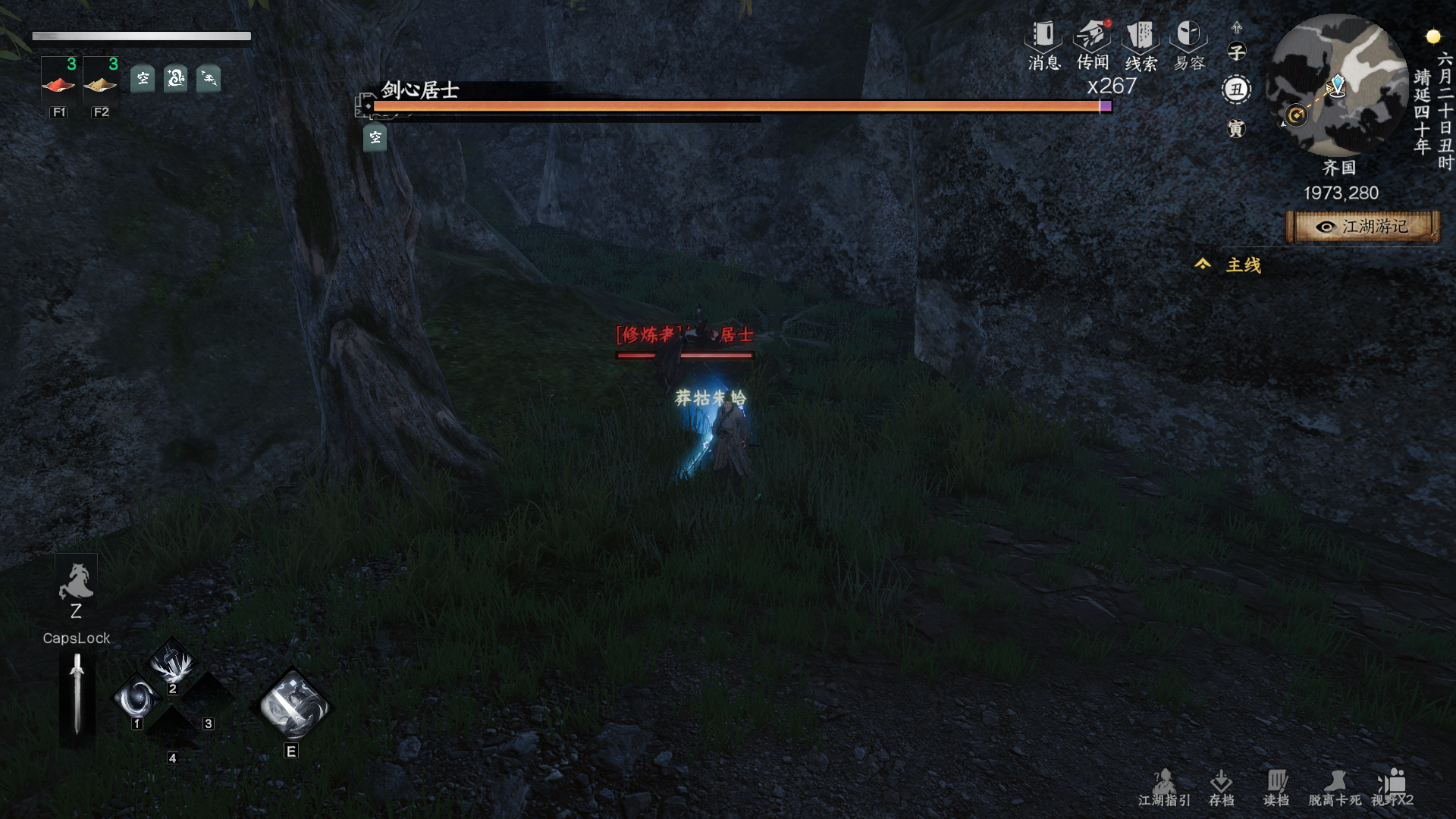Activate the E slot special skill
Screen dimensions: 1456x819
coord(293,705)
